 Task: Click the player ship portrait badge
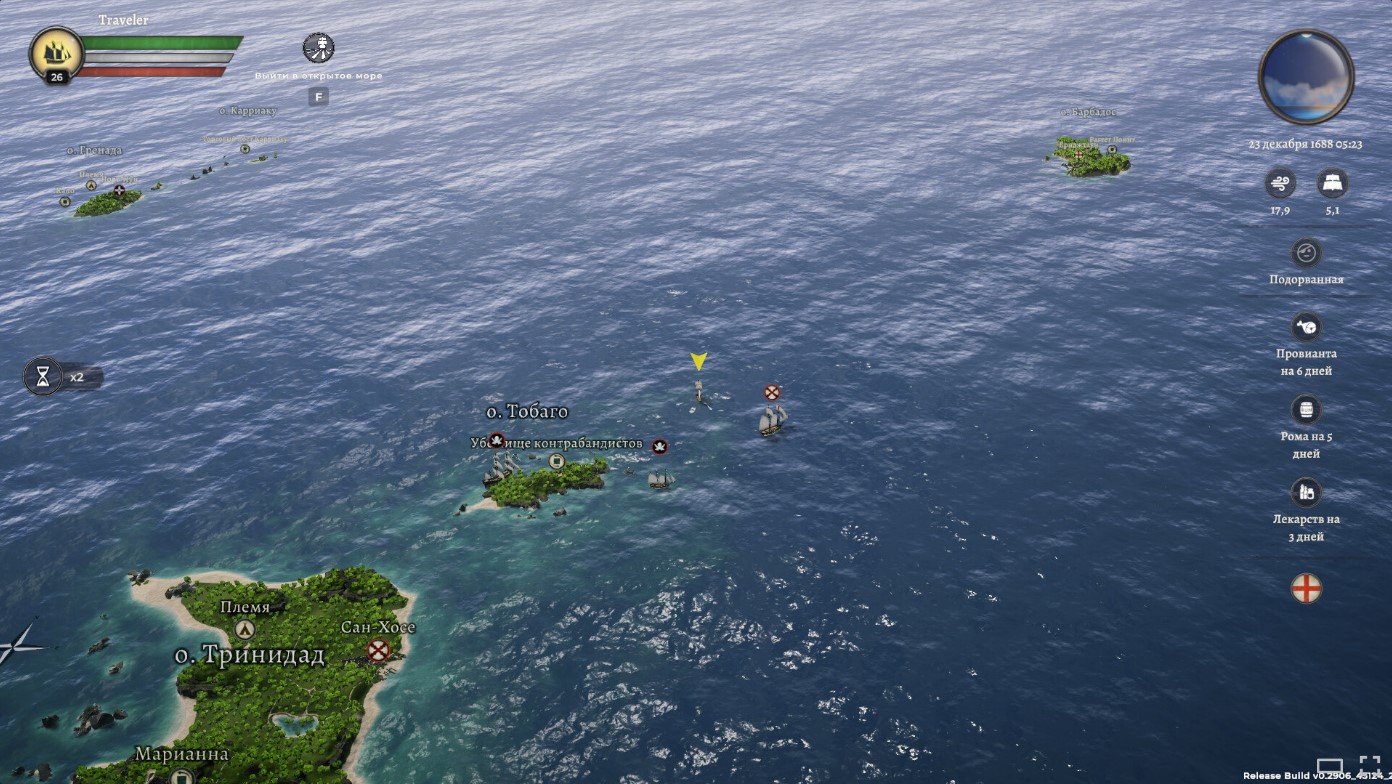[x=56, y=53]
